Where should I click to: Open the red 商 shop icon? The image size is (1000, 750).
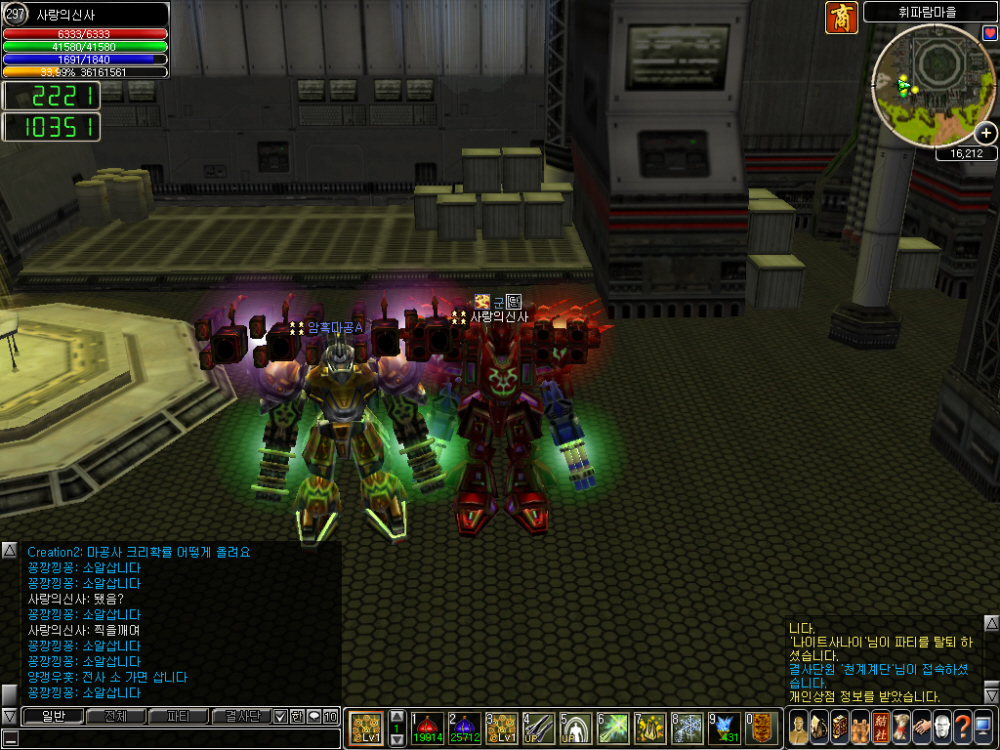(841, 18)
